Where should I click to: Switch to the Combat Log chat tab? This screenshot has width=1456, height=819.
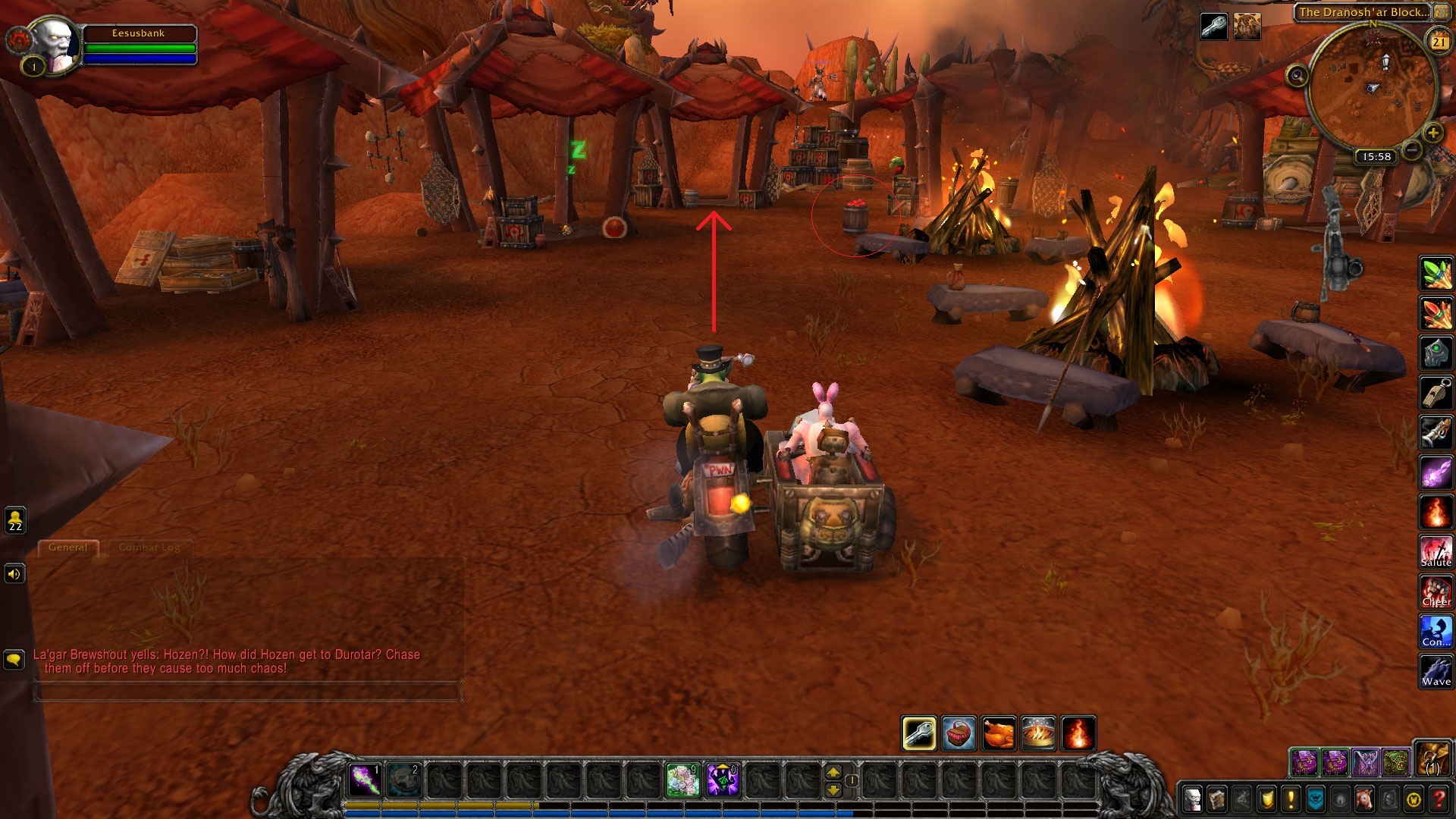click(149, 548)
